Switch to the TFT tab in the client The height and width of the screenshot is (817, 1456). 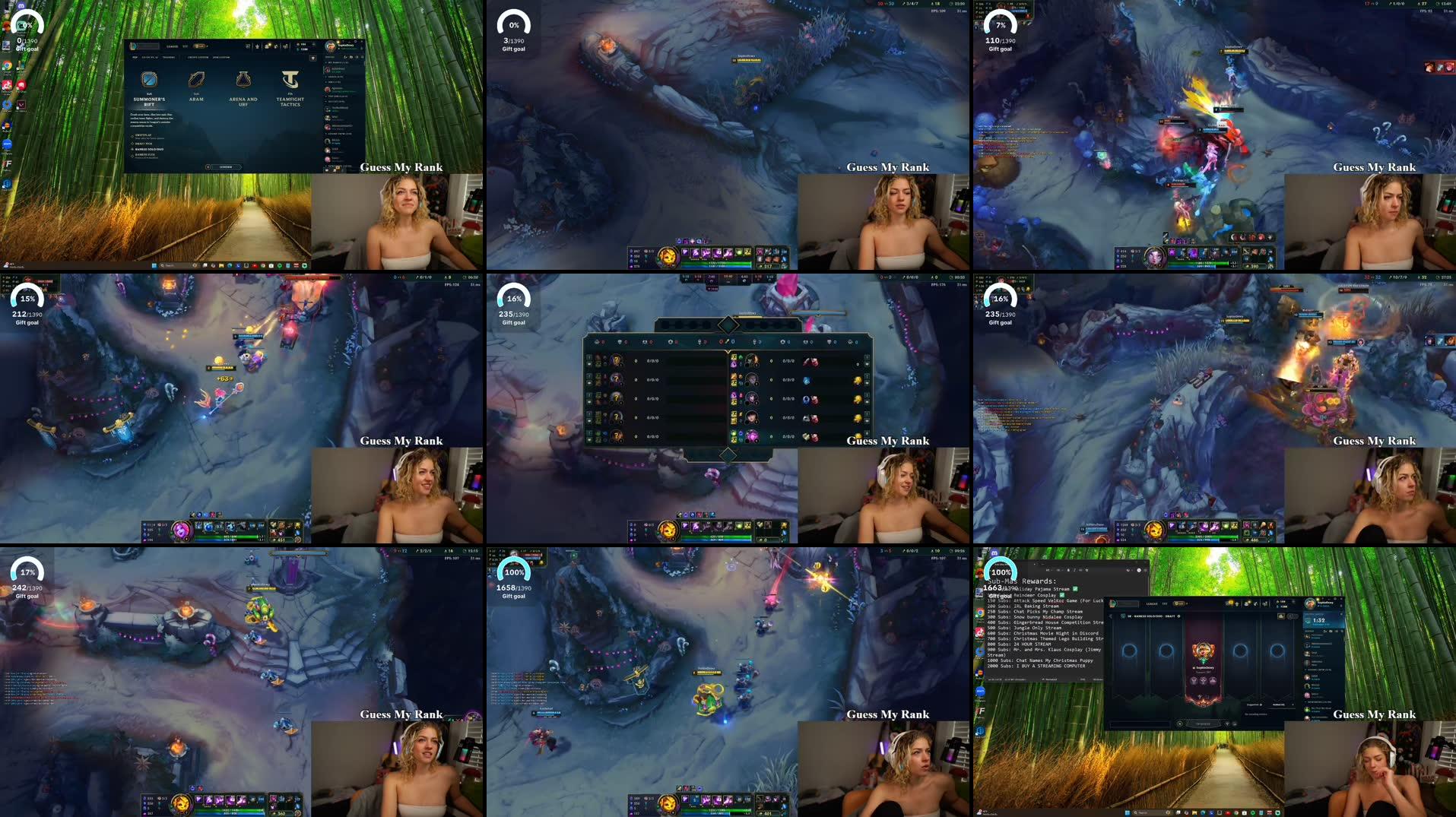tap(185, 46)
